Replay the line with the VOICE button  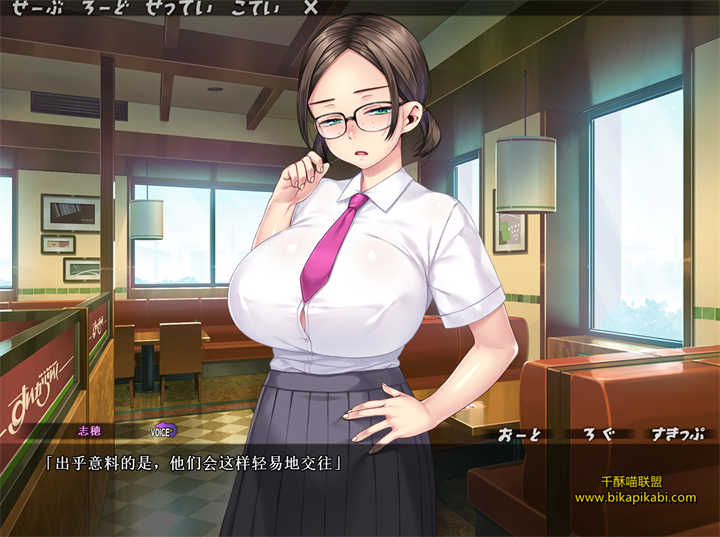pyautogui.click(x=162, y=431)
